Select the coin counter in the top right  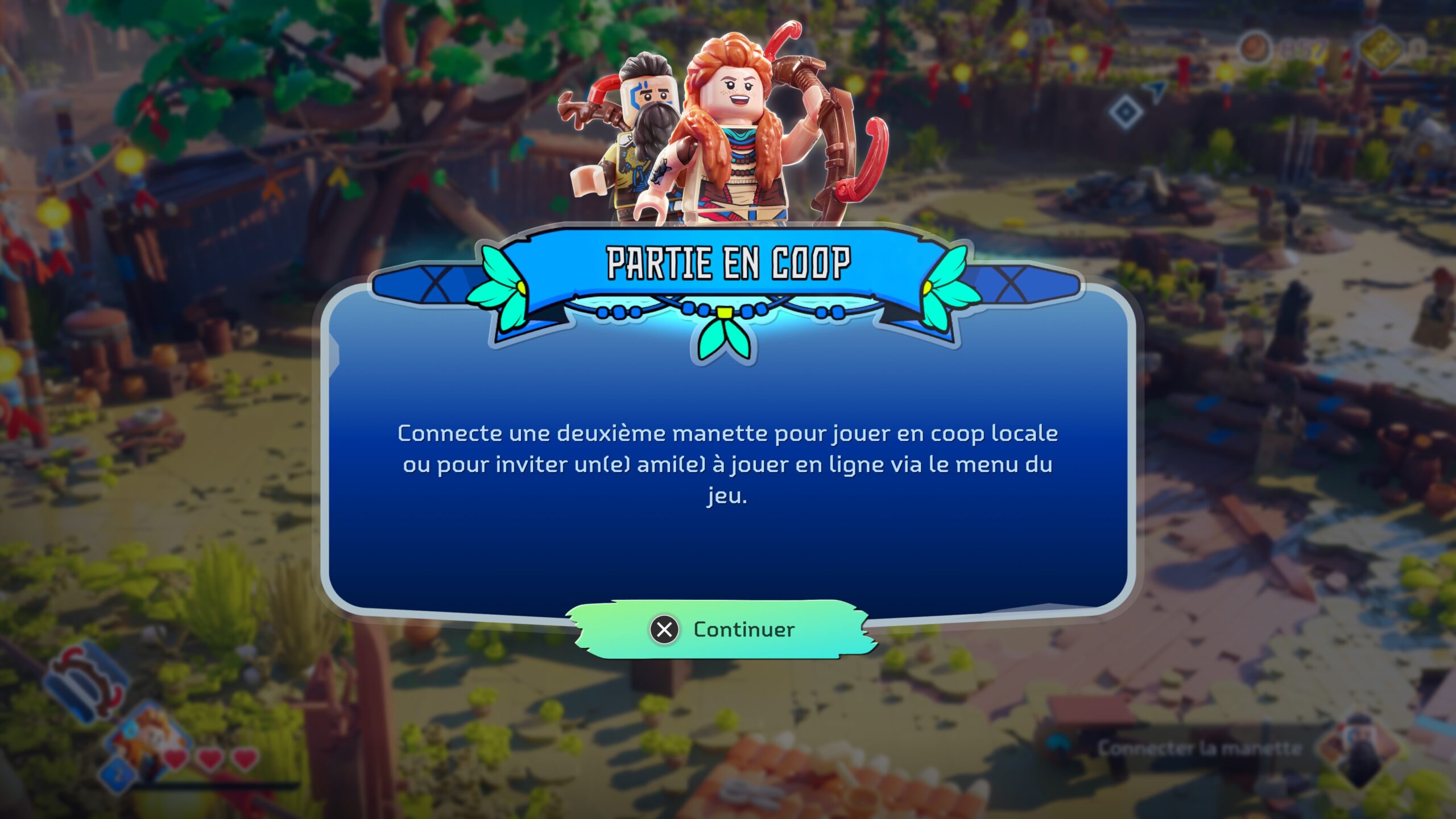(x=1254, y=47)
